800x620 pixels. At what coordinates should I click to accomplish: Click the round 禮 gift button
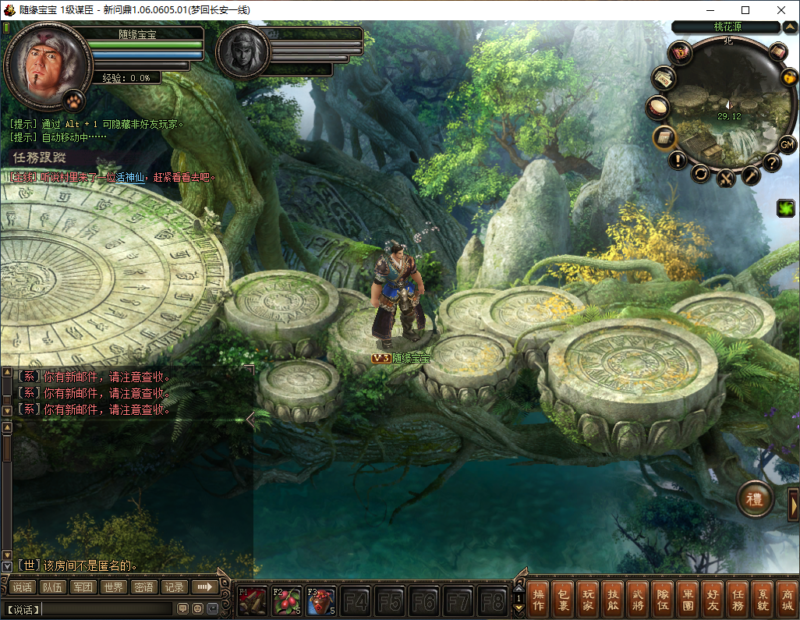(x=755, y=499)
